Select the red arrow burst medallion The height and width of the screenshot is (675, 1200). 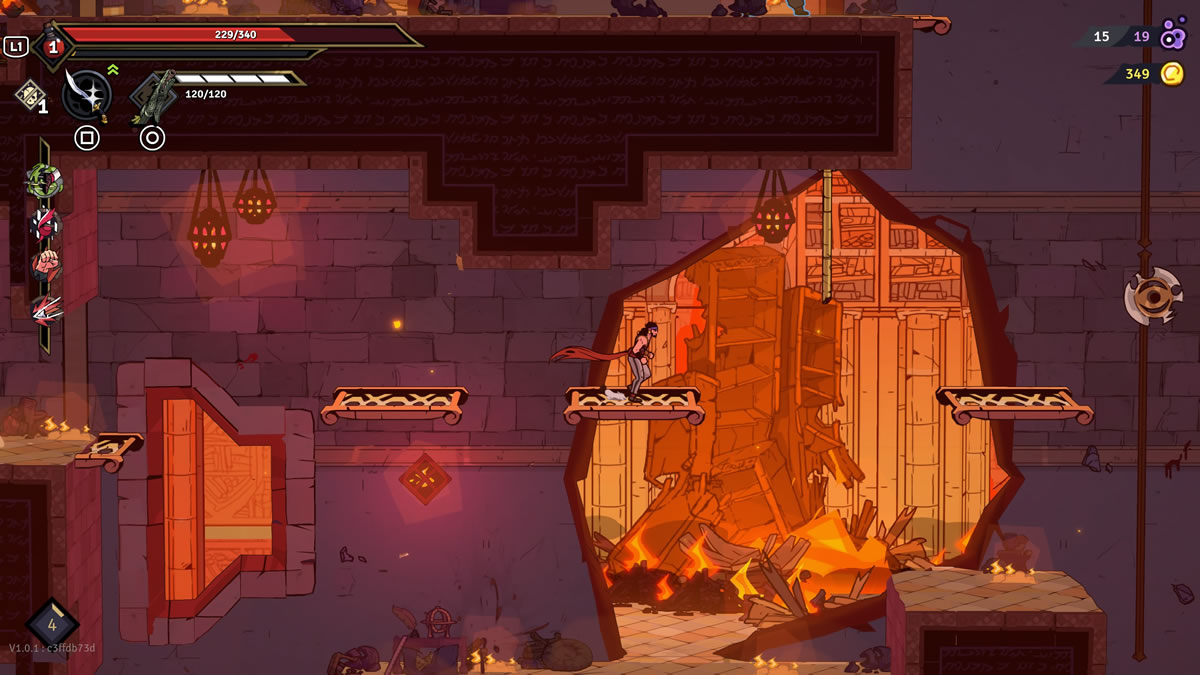pyautogui.click(x=45, y=309)
